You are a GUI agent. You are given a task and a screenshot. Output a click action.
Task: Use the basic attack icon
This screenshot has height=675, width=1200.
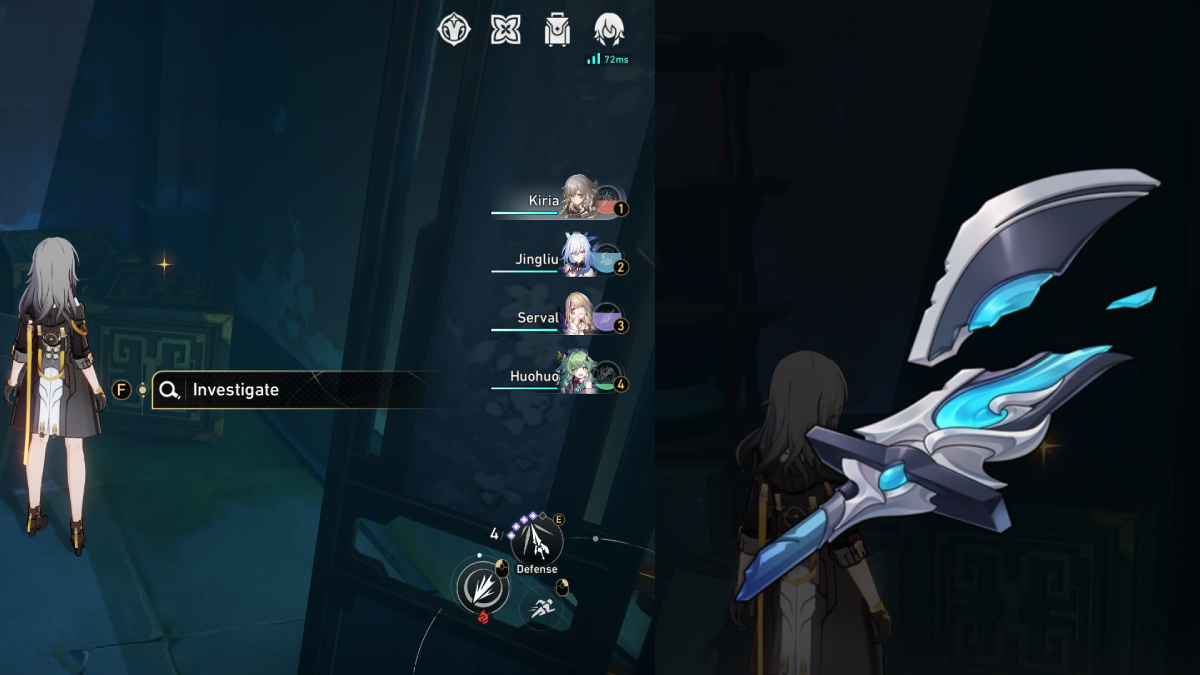482,587
